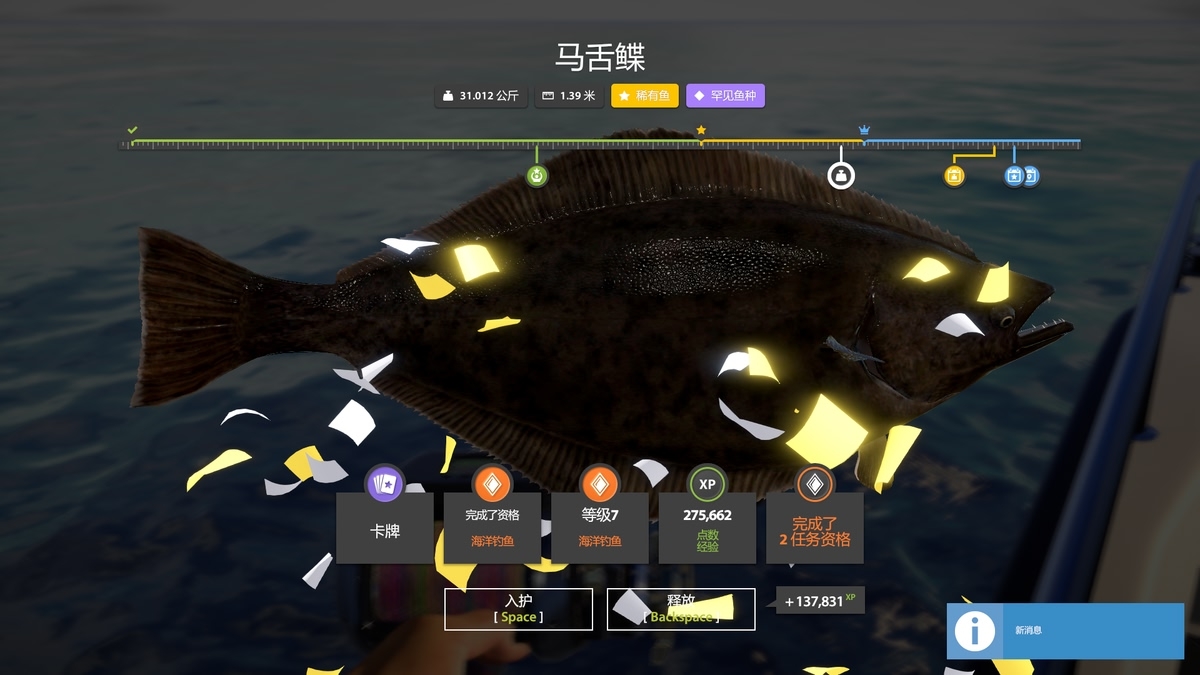Screen dimensions: 1200x675
Task: Select the yellow record marker on the scale
Action: coord(954,177)
